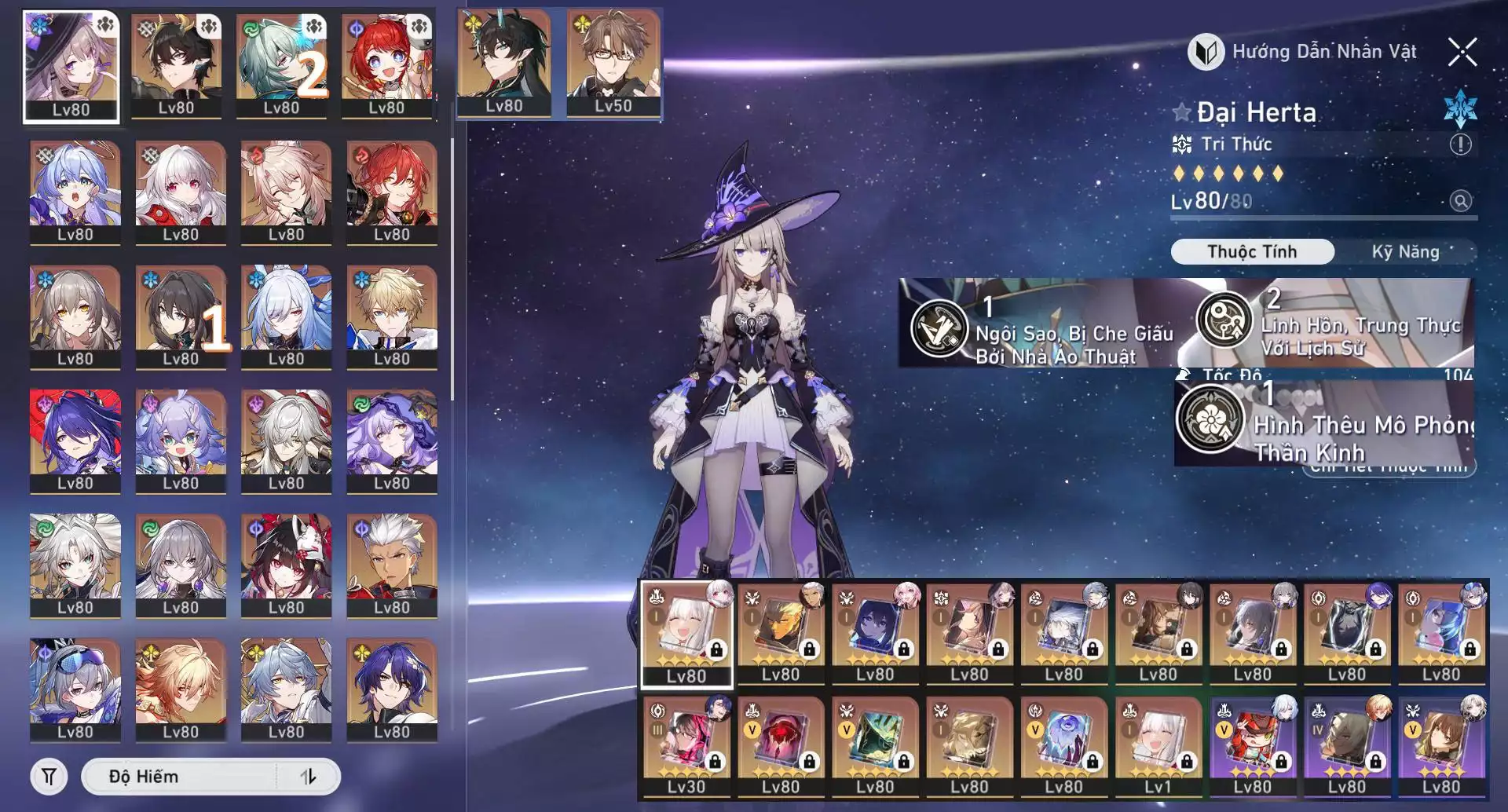Open the Độ Hiếm sort dropdown
1508x812 pixels.
(x=181, y=777)
